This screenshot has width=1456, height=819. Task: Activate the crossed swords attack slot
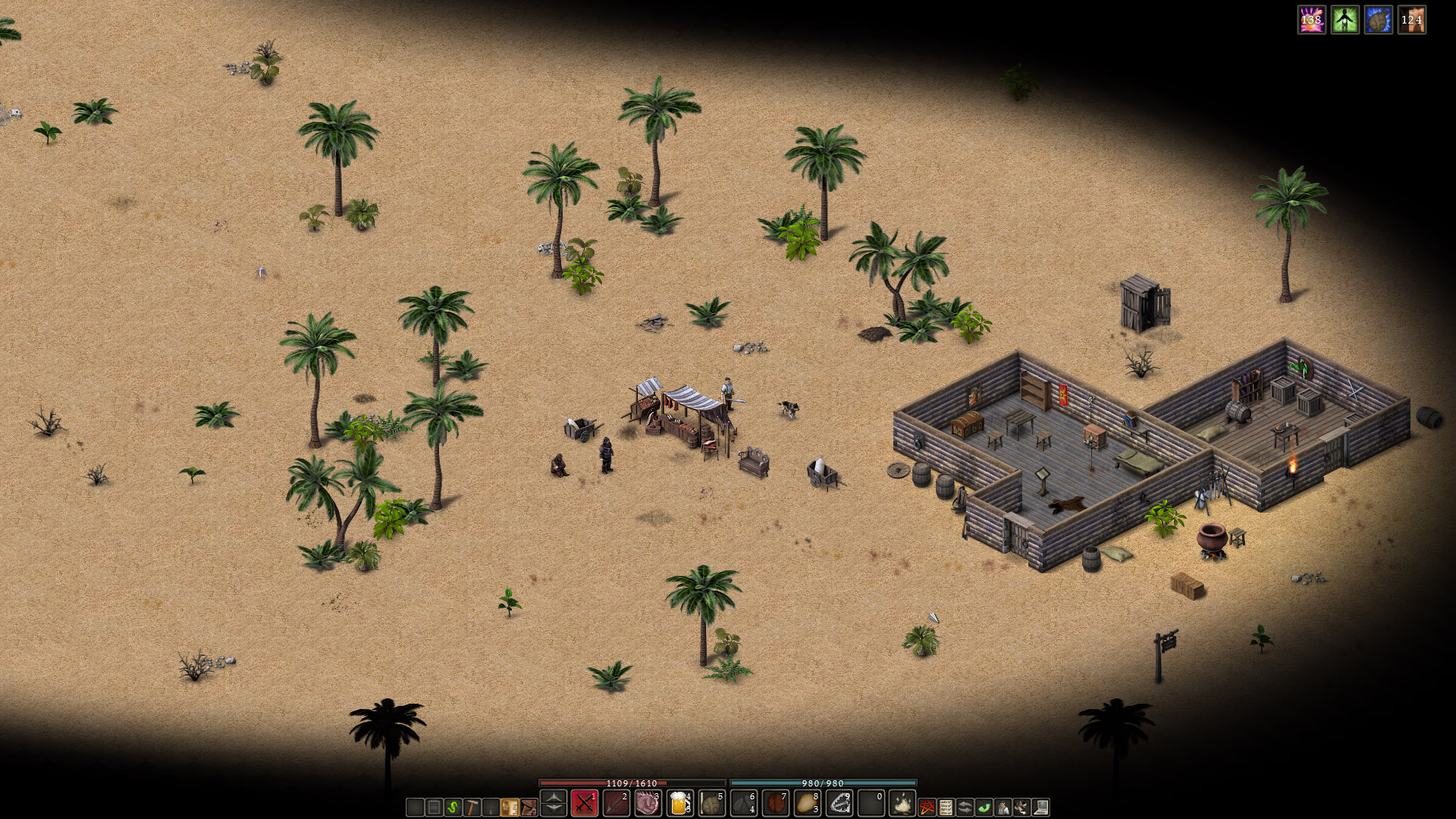[584, 803]
